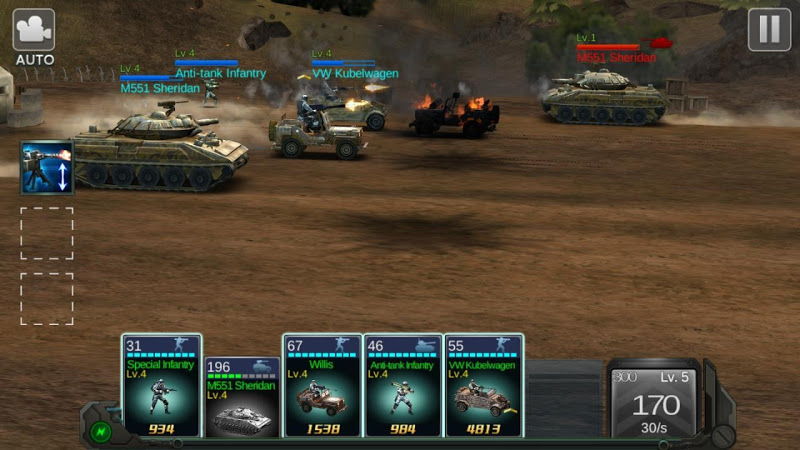Deploy the Special Infantry unit card
Viewport: 800px width, 450px height.
(161, 386)
